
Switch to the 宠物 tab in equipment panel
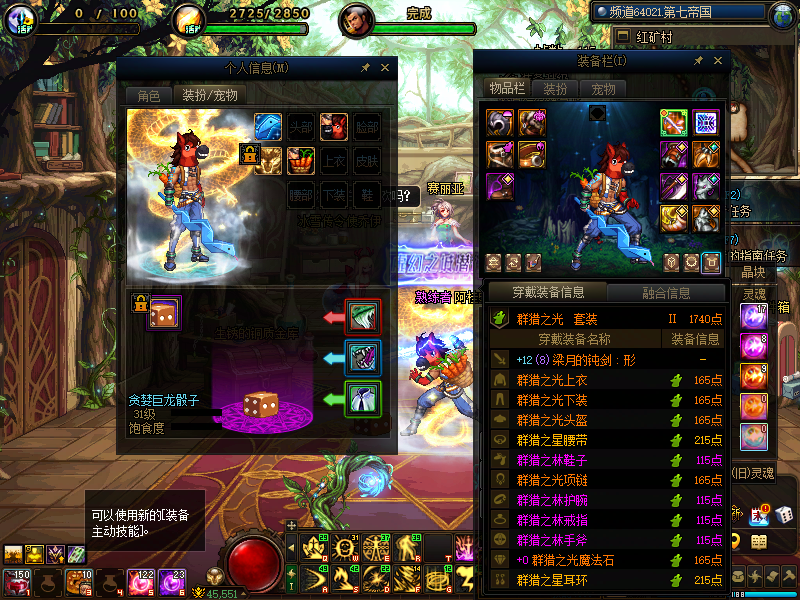point(604,89)
